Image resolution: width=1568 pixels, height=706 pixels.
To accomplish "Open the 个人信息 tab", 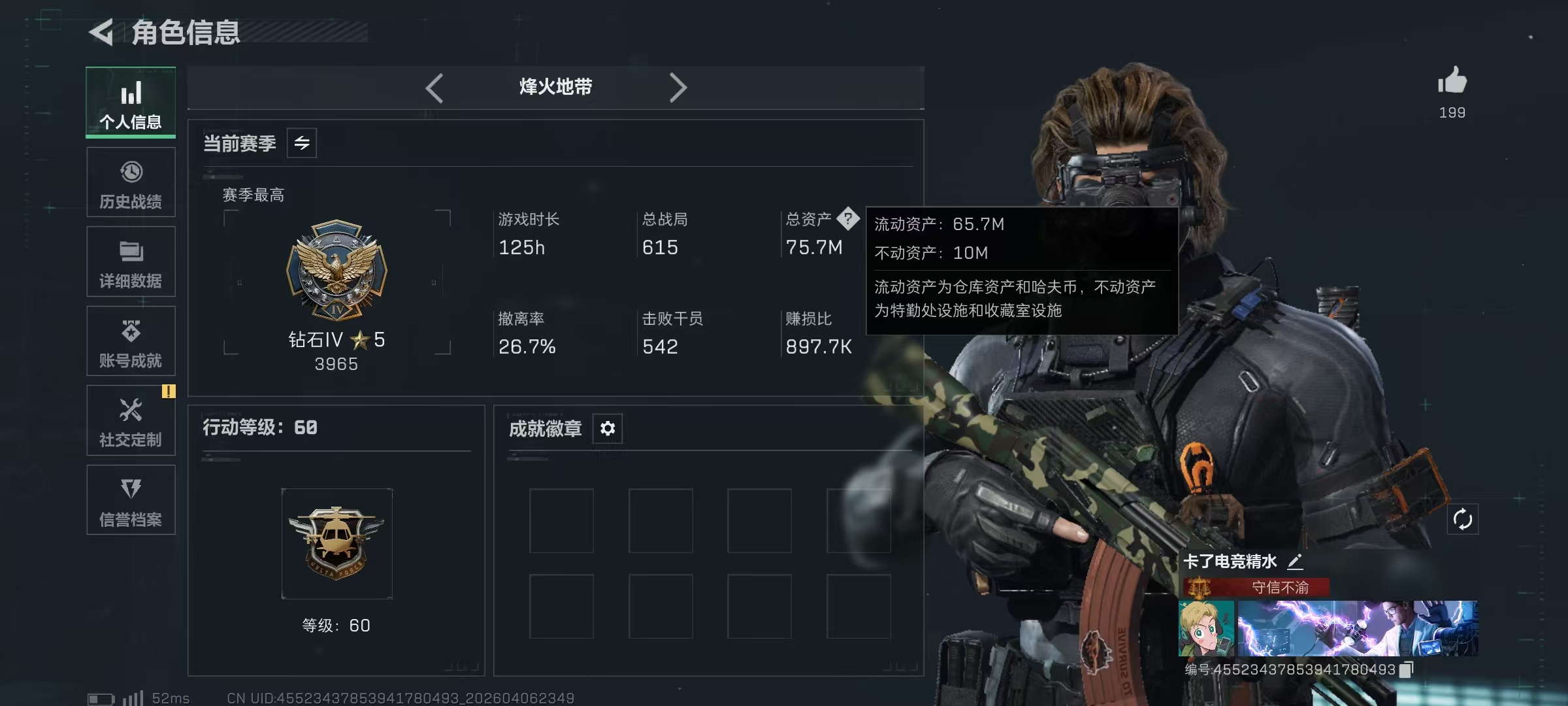I will (131, 103).
